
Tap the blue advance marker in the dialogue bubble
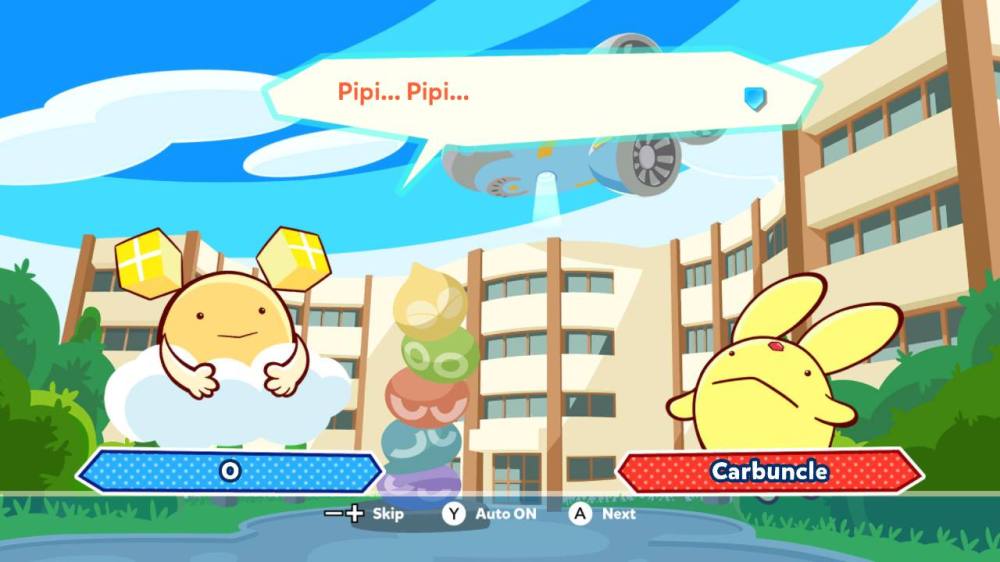click(755, 97)
